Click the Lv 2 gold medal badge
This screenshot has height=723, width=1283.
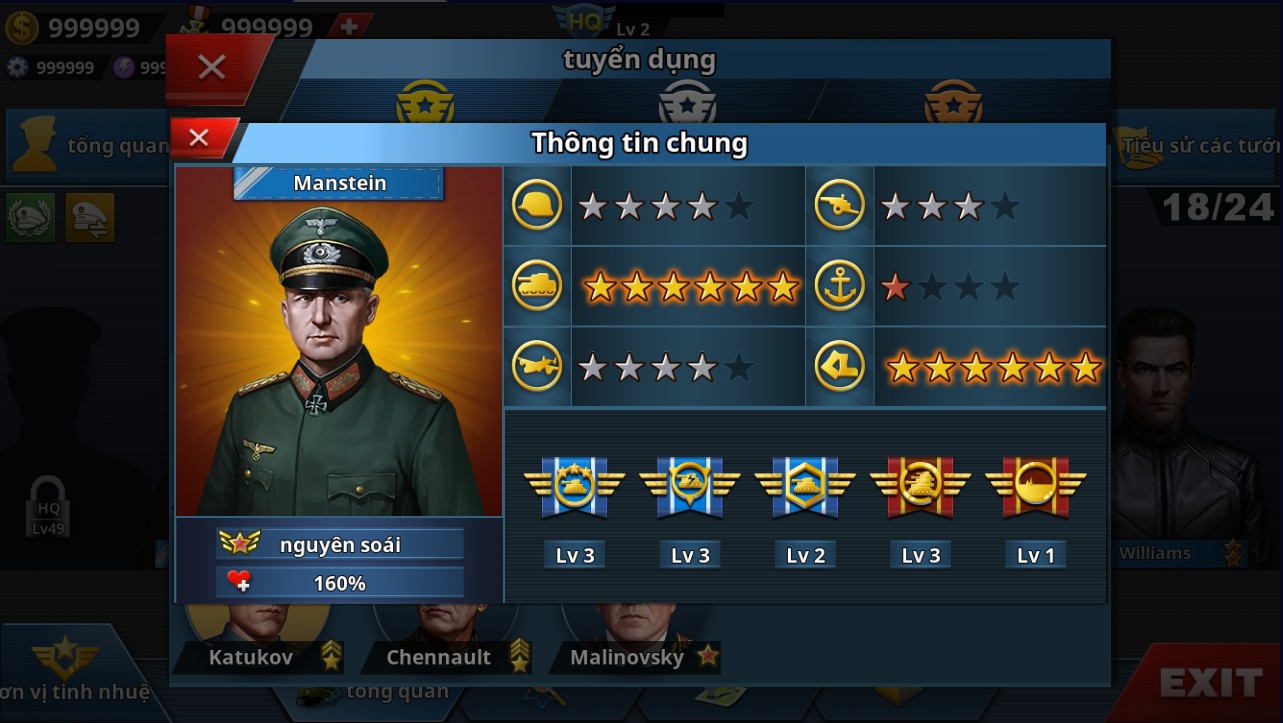[x=805, y=487]
